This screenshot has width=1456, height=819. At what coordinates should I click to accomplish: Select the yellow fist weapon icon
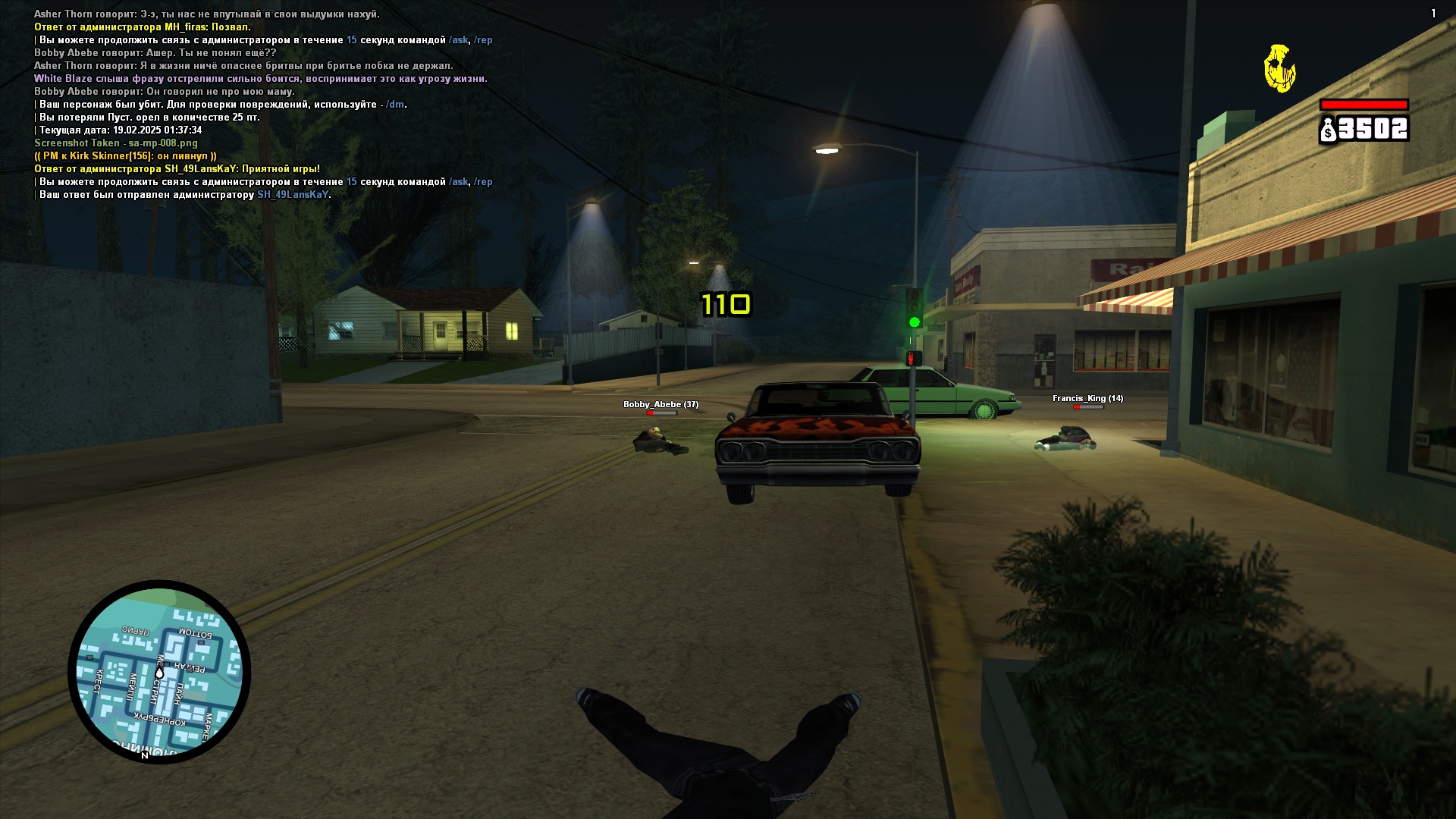[x=1279, y=68]
